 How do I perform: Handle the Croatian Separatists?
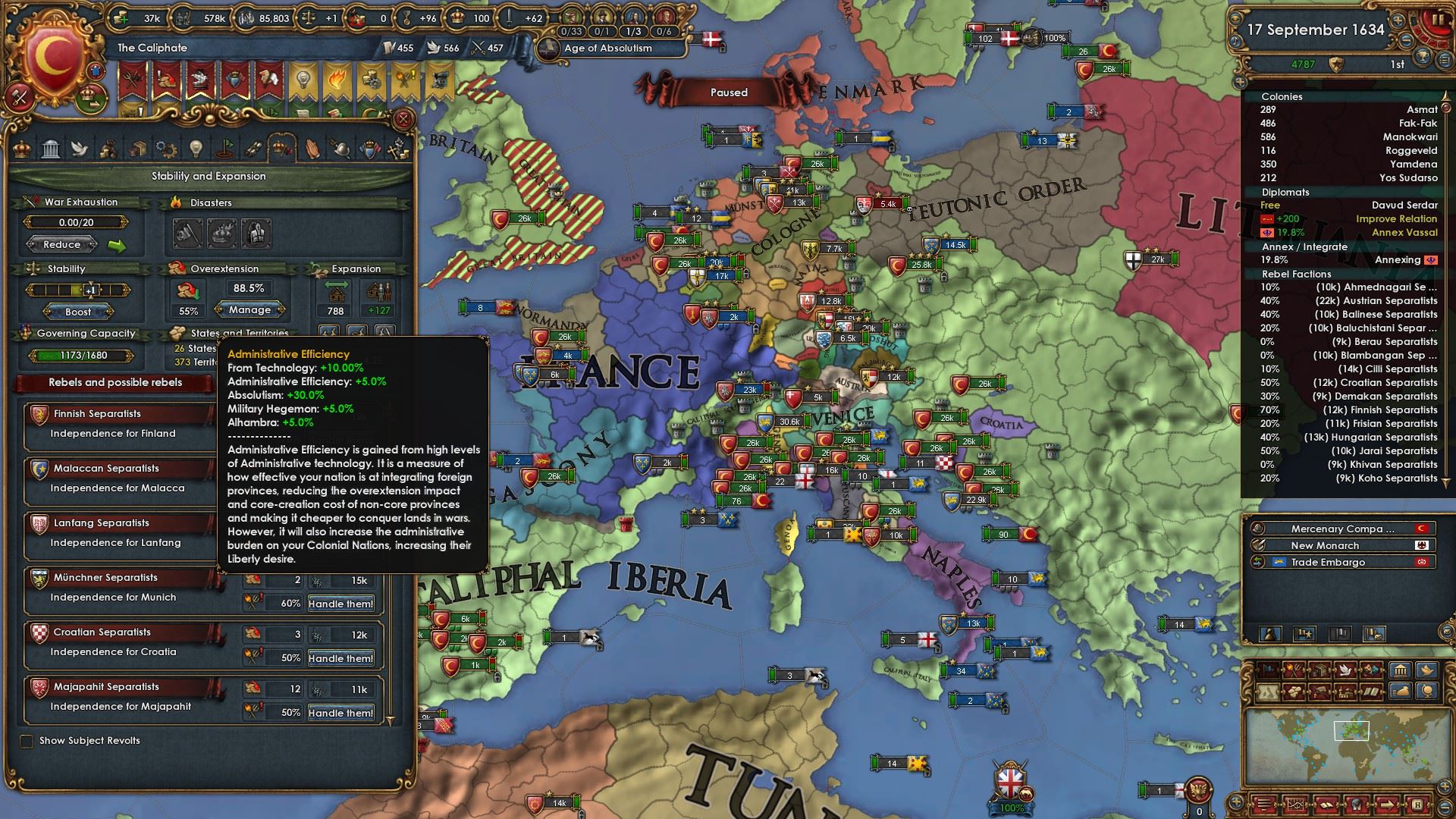coord(340,658)
